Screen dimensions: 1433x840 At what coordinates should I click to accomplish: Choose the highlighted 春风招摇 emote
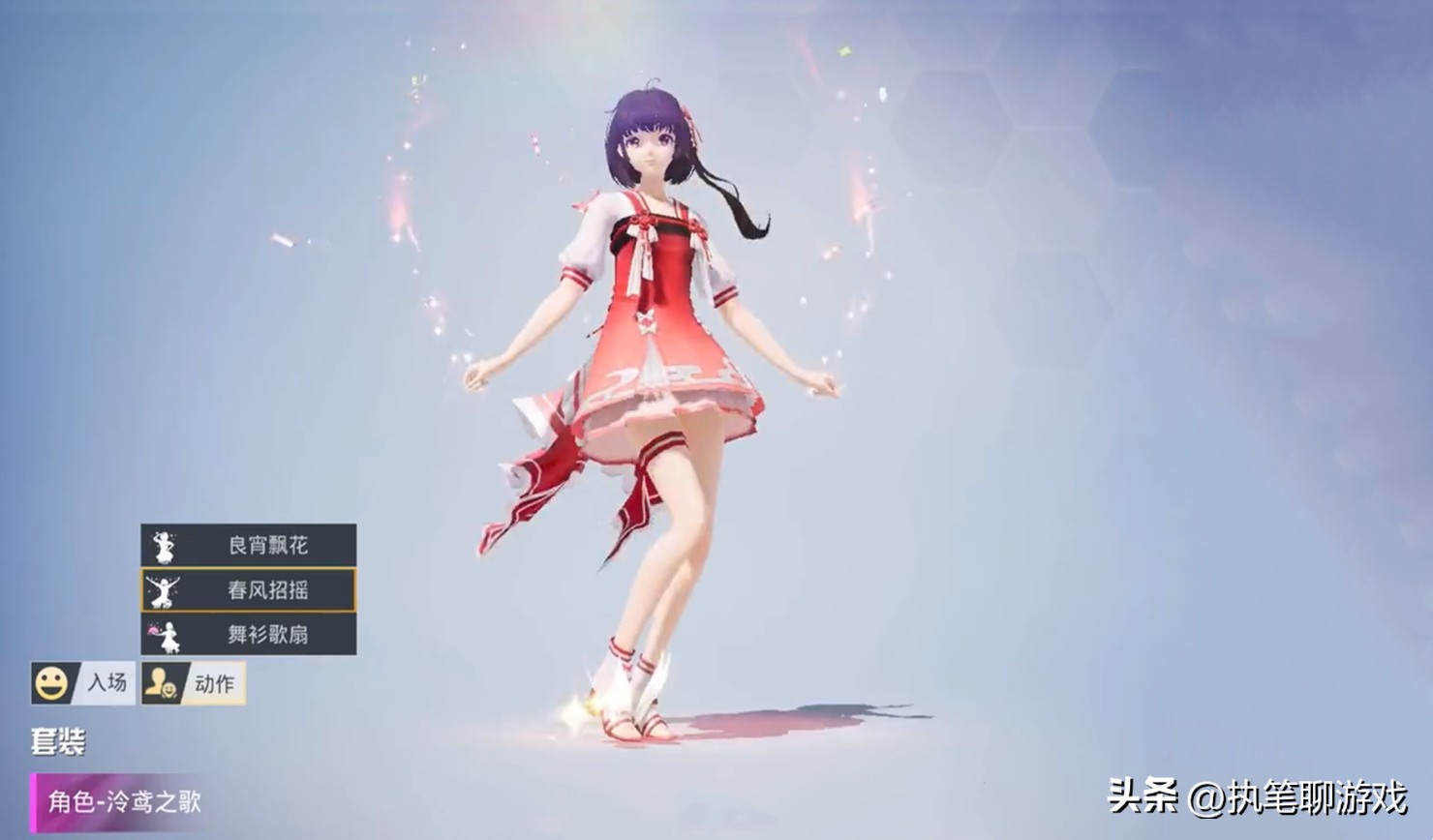[x=249, y=589]
